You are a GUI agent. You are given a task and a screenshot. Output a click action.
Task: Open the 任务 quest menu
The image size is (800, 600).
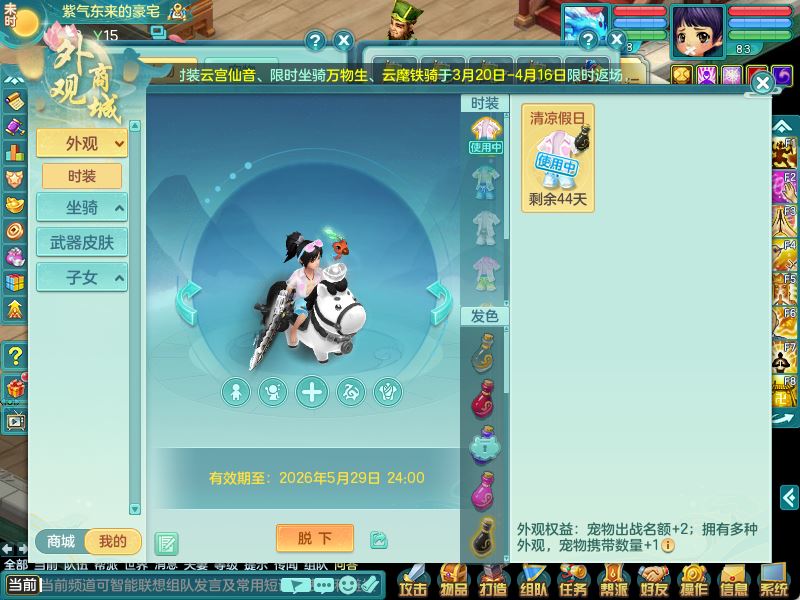[x=572, y=580]
